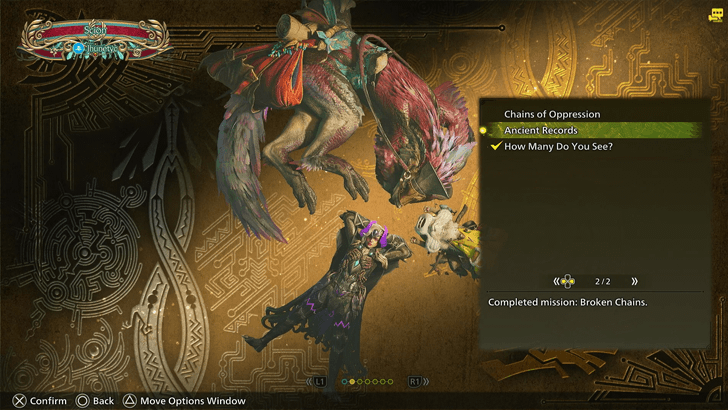728x410 pixels.
Task: Advance to the next list page arrow
Action: click(x=633, y=282)
